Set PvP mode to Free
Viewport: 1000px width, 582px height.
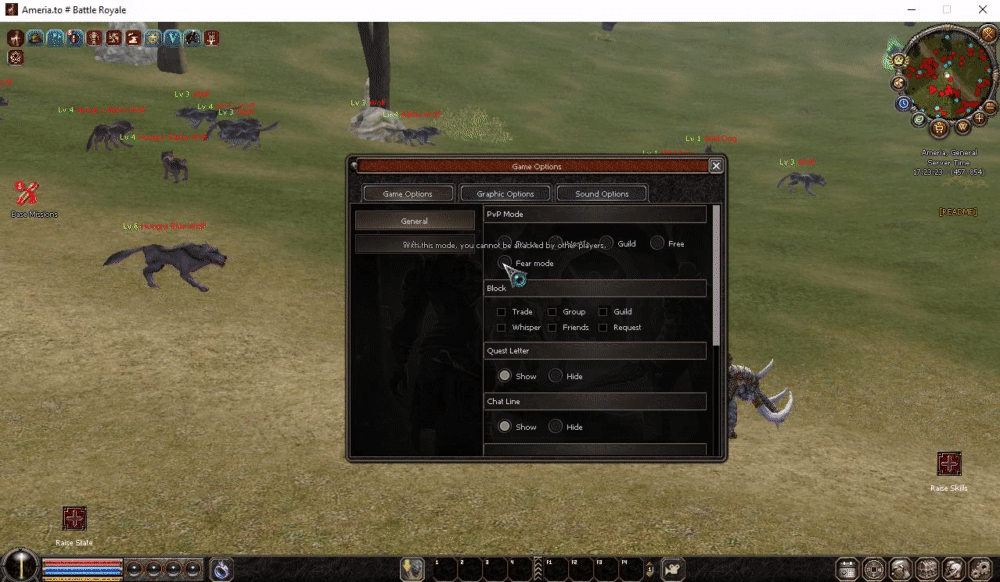(x=657, y=243)
